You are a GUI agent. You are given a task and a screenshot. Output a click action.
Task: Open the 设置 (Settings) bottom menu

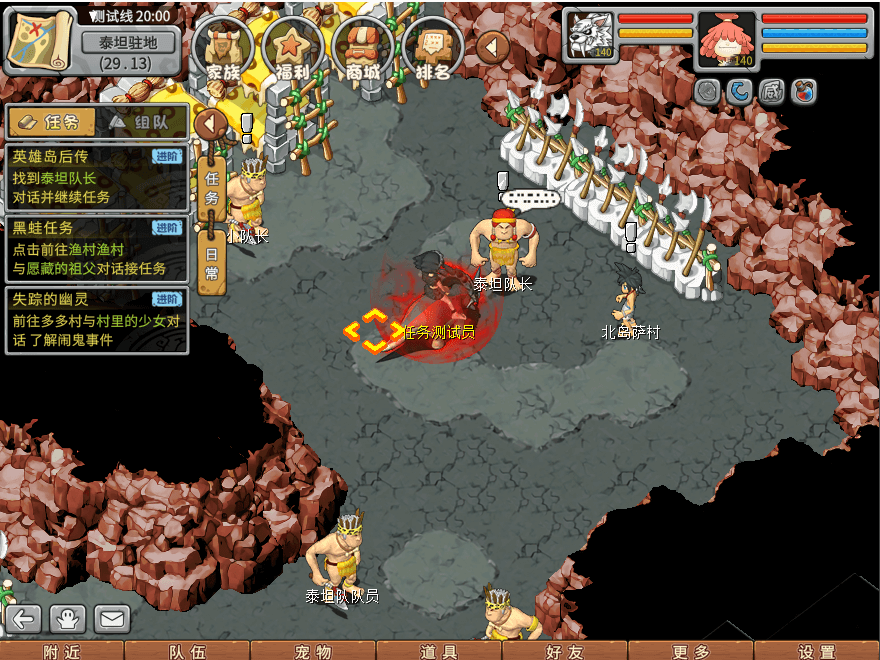pos(816,651)
